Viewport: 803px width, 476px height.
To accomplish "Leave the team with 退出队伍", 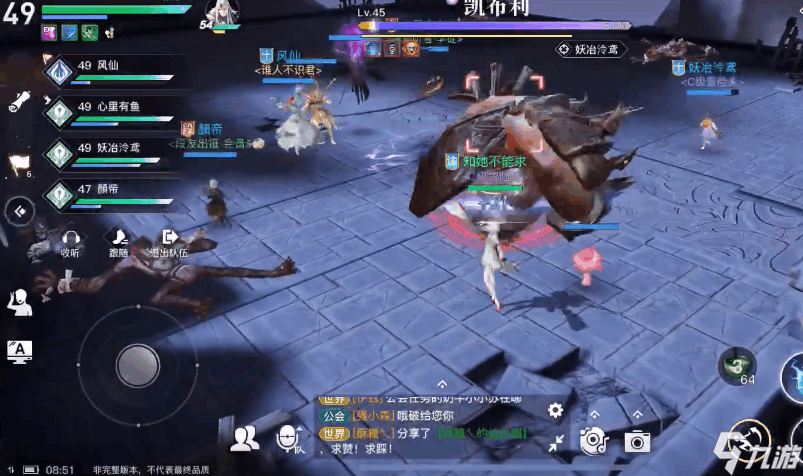I will (x=169, y=243).
